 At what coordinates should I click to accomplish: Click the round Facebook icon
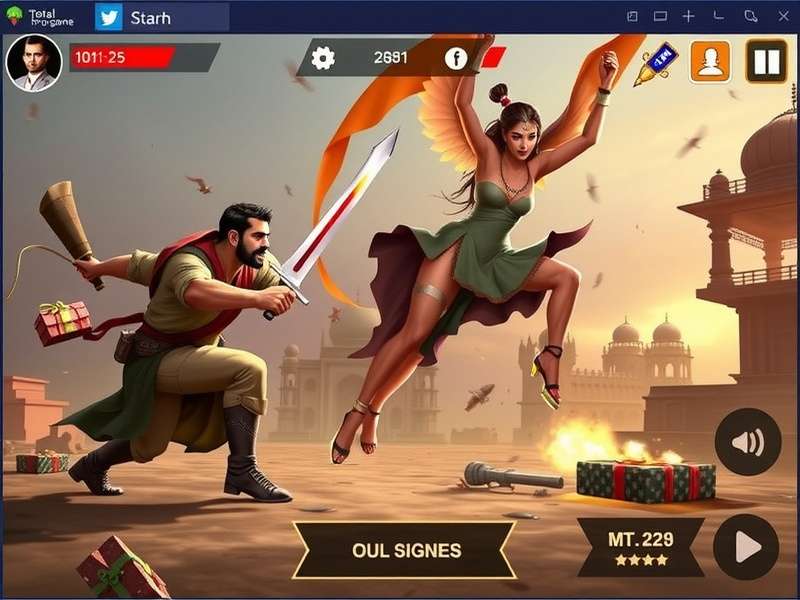click(456, 58)
